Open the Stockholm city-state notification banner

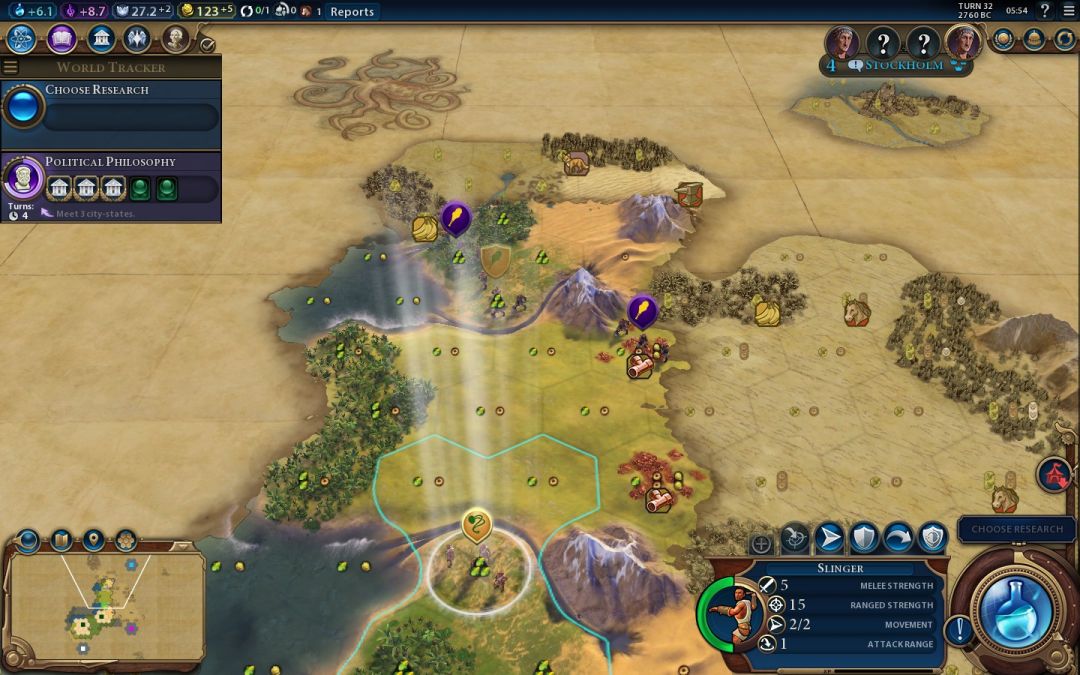[895, 66]
